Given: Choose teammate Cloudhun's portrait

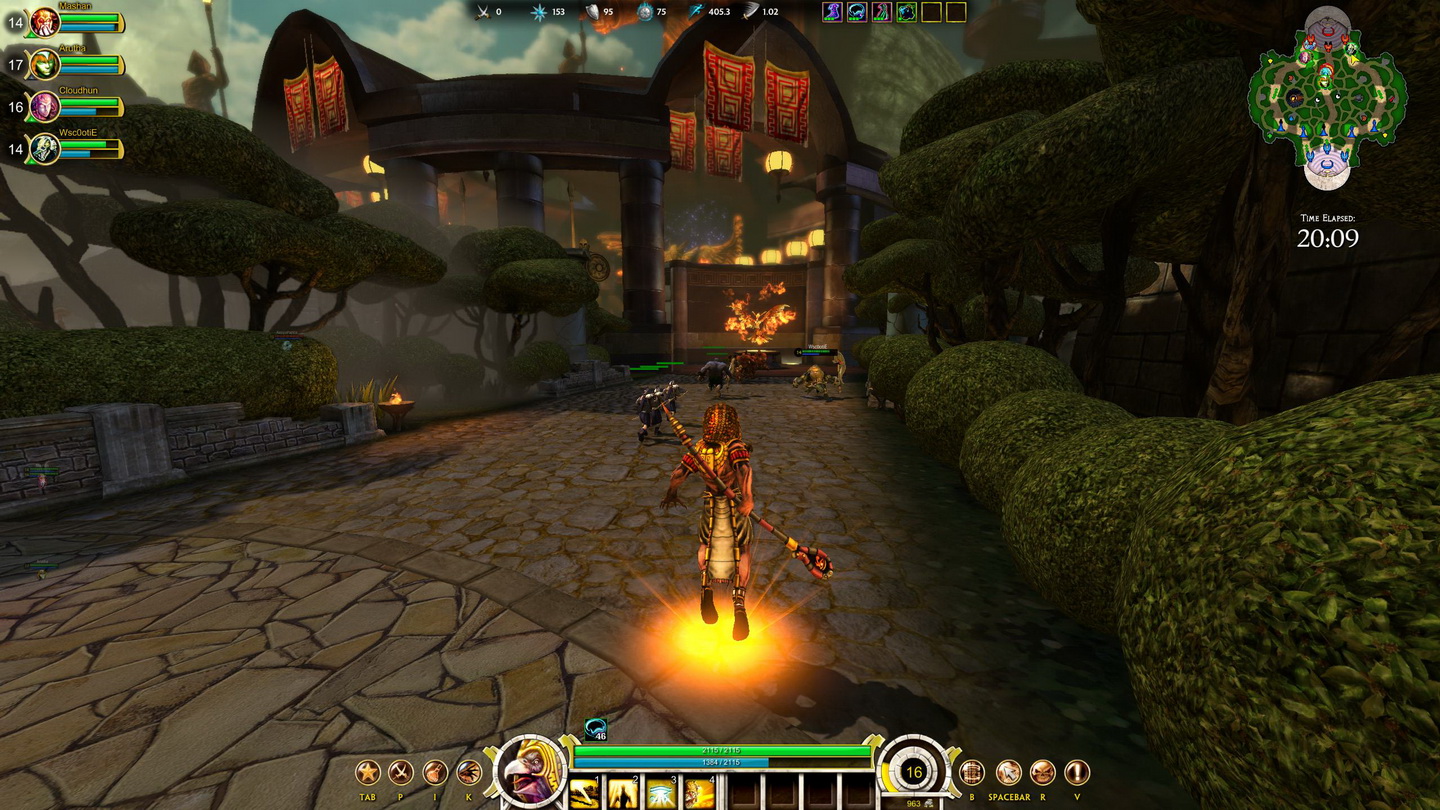Looking at the screenshot, I should [x=45, y=107].
